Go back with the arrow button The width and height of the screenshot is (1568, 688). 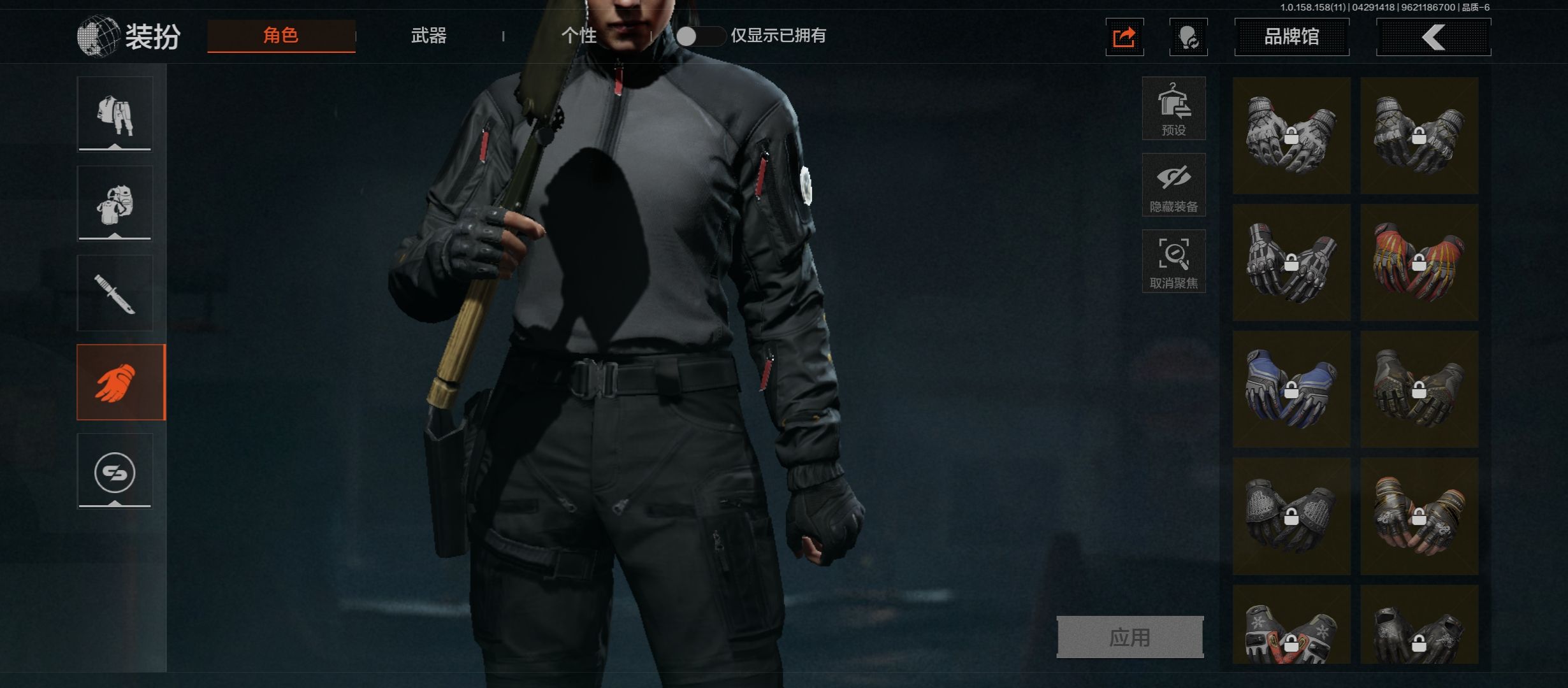click(1434, 37)
